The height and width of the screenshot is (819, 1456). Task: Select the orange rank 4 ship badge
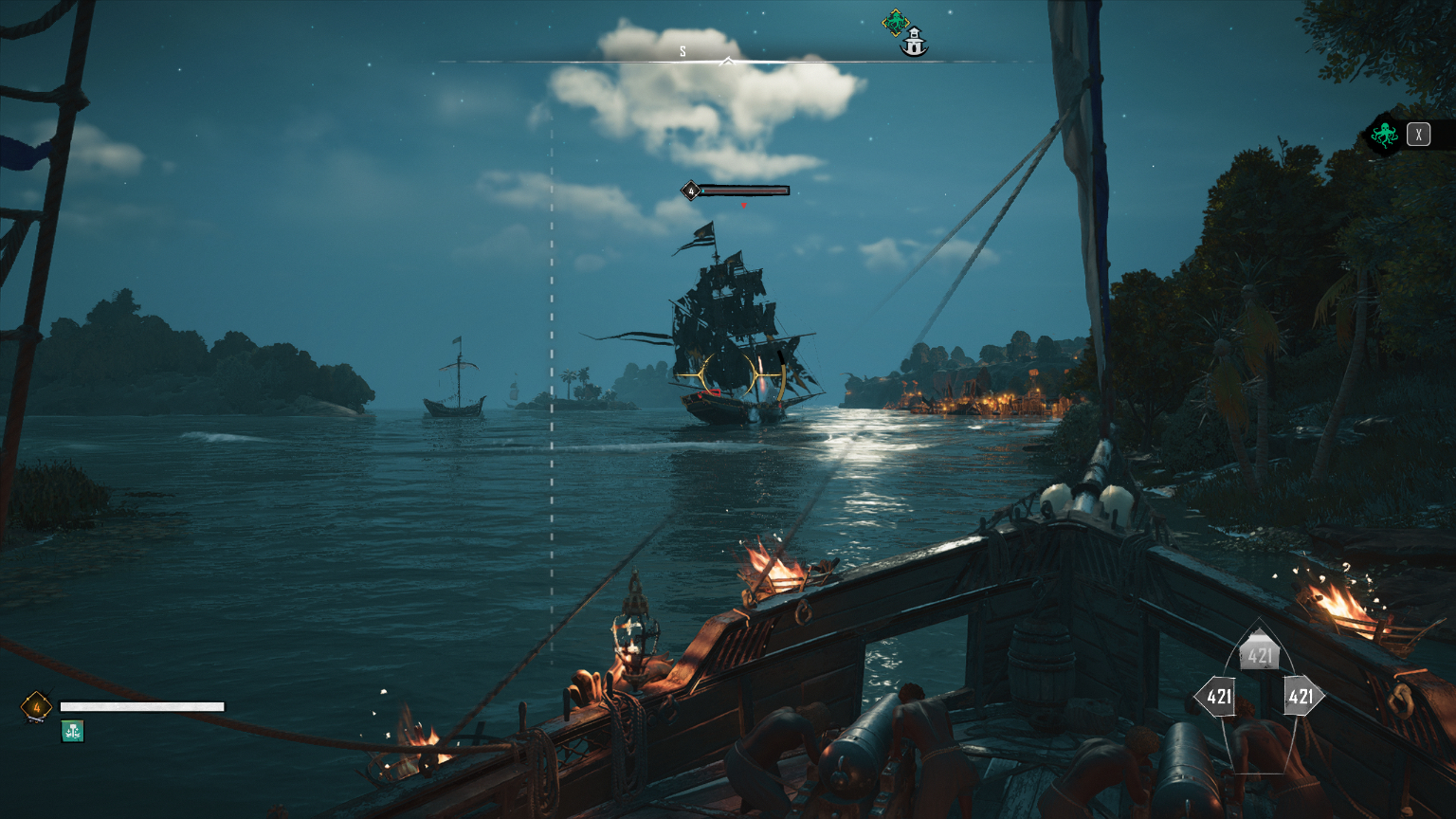click(36, 707)
